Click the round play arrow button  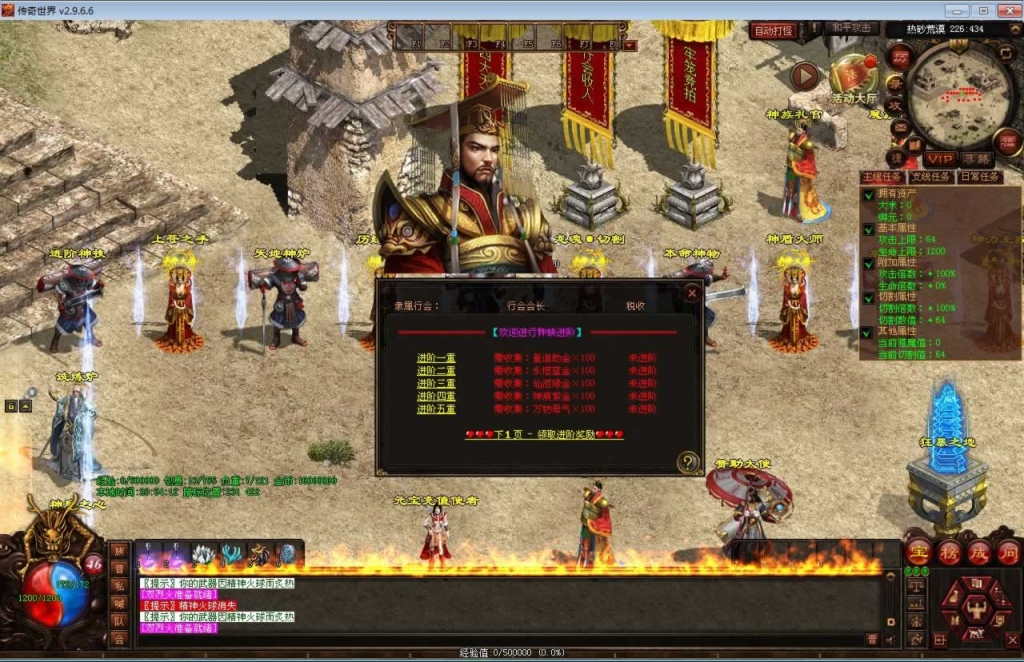(x=805, y=75)
